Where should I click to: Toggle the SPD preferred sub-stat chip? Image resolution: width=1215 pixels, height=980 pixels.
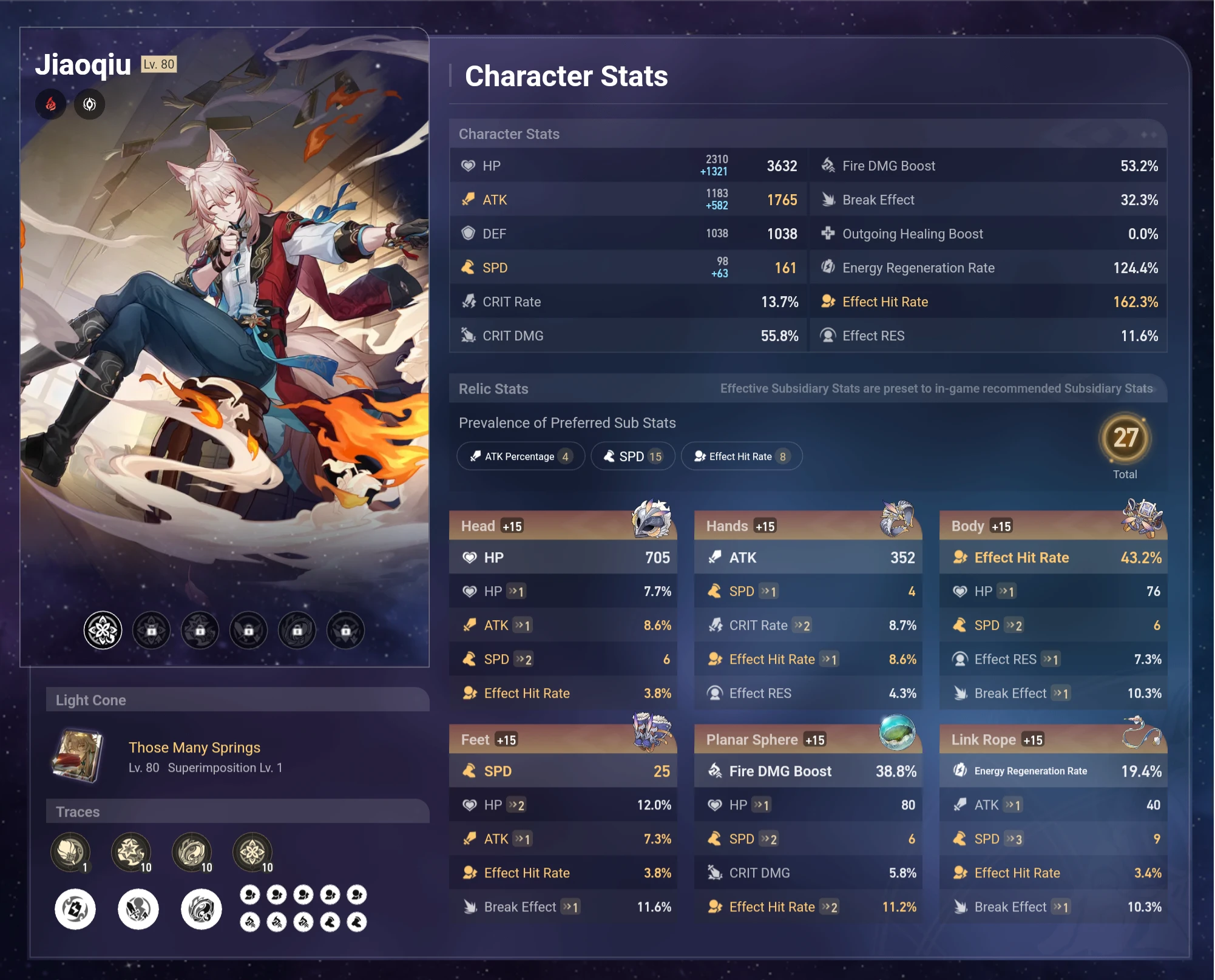point(632,456)
